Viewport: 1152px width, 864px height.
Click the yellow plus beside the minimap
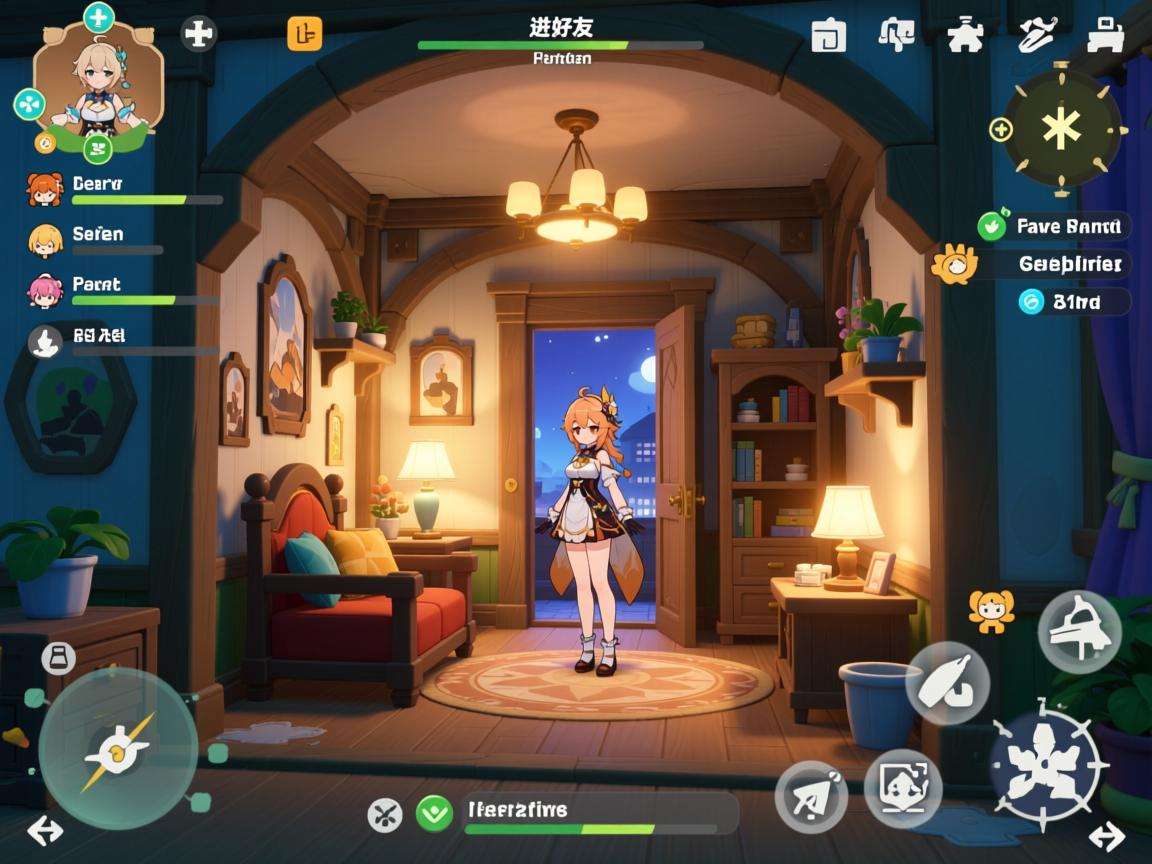[x=1001, y=128]
